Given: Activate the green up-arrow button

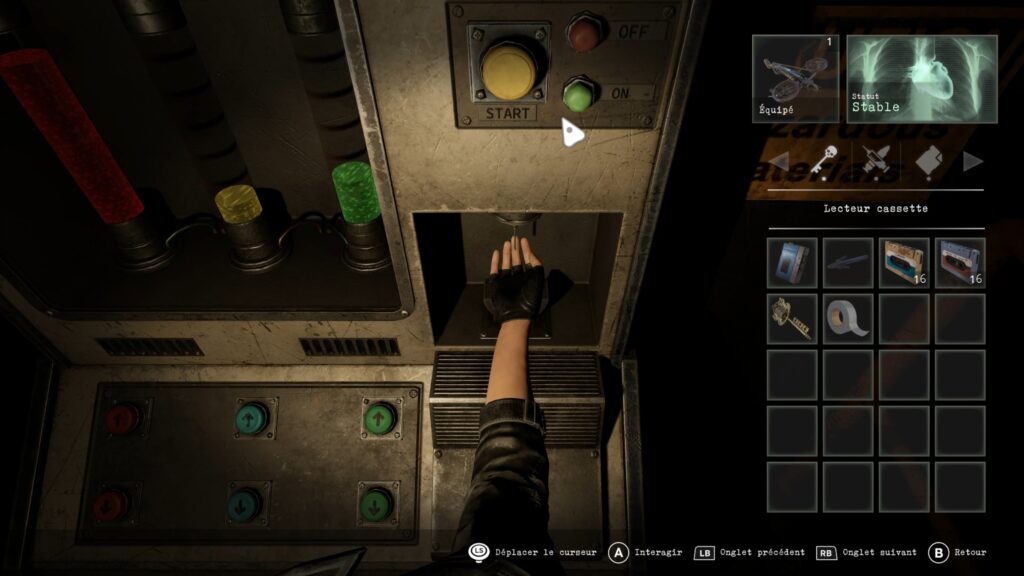Looking at the screenshot, I should coord(378,417).
